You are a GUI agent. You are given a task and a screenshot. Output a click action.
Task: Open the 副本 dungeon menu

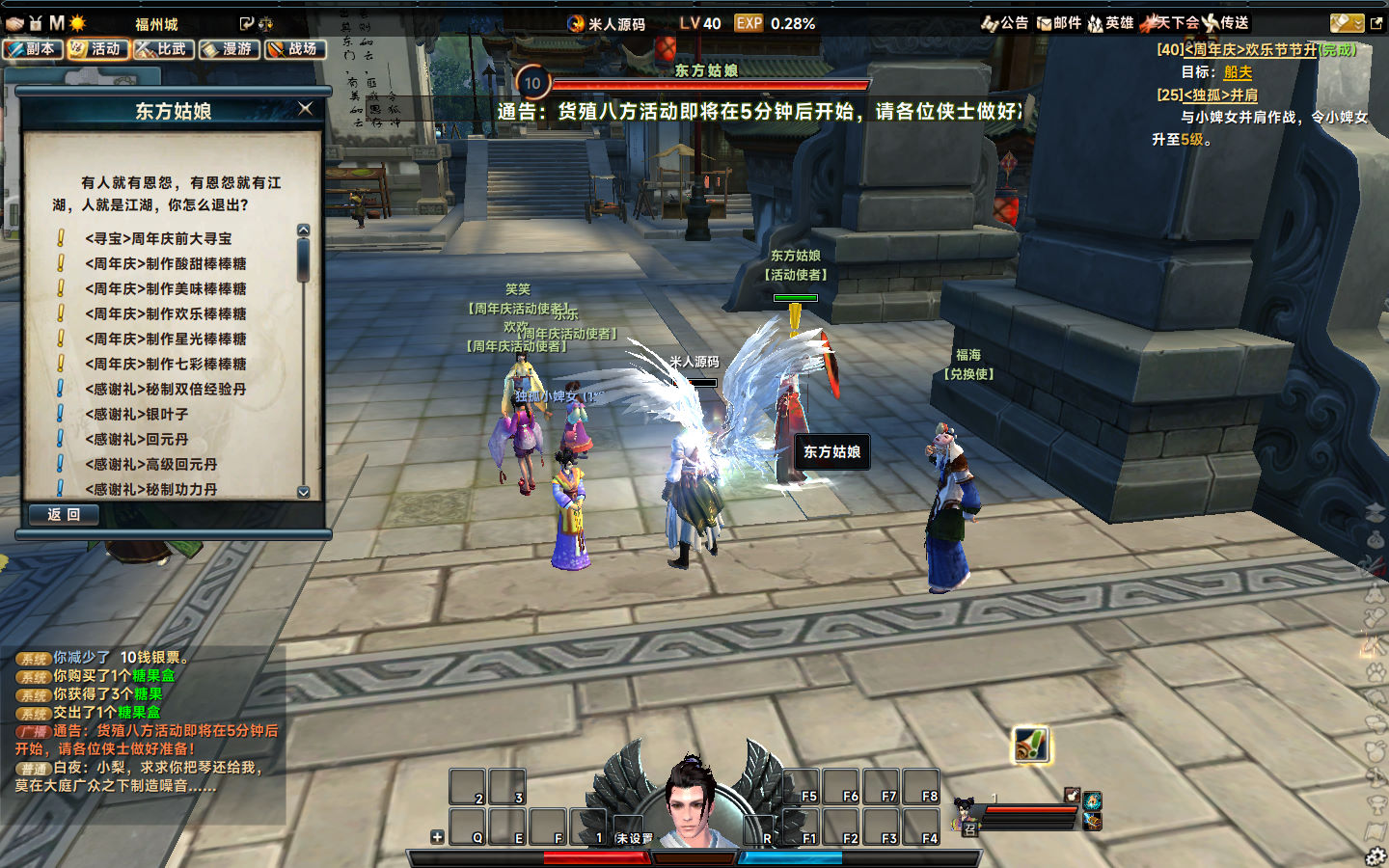(33, 49)
